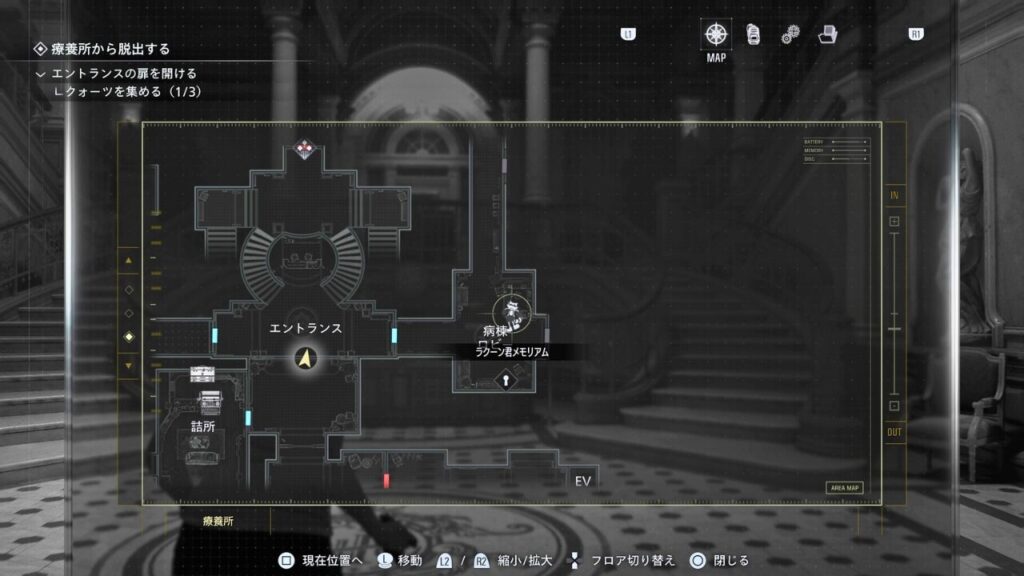Screen dimensions: 1024x576
Task: Zoom the map OUT
Action: [894, 406]
